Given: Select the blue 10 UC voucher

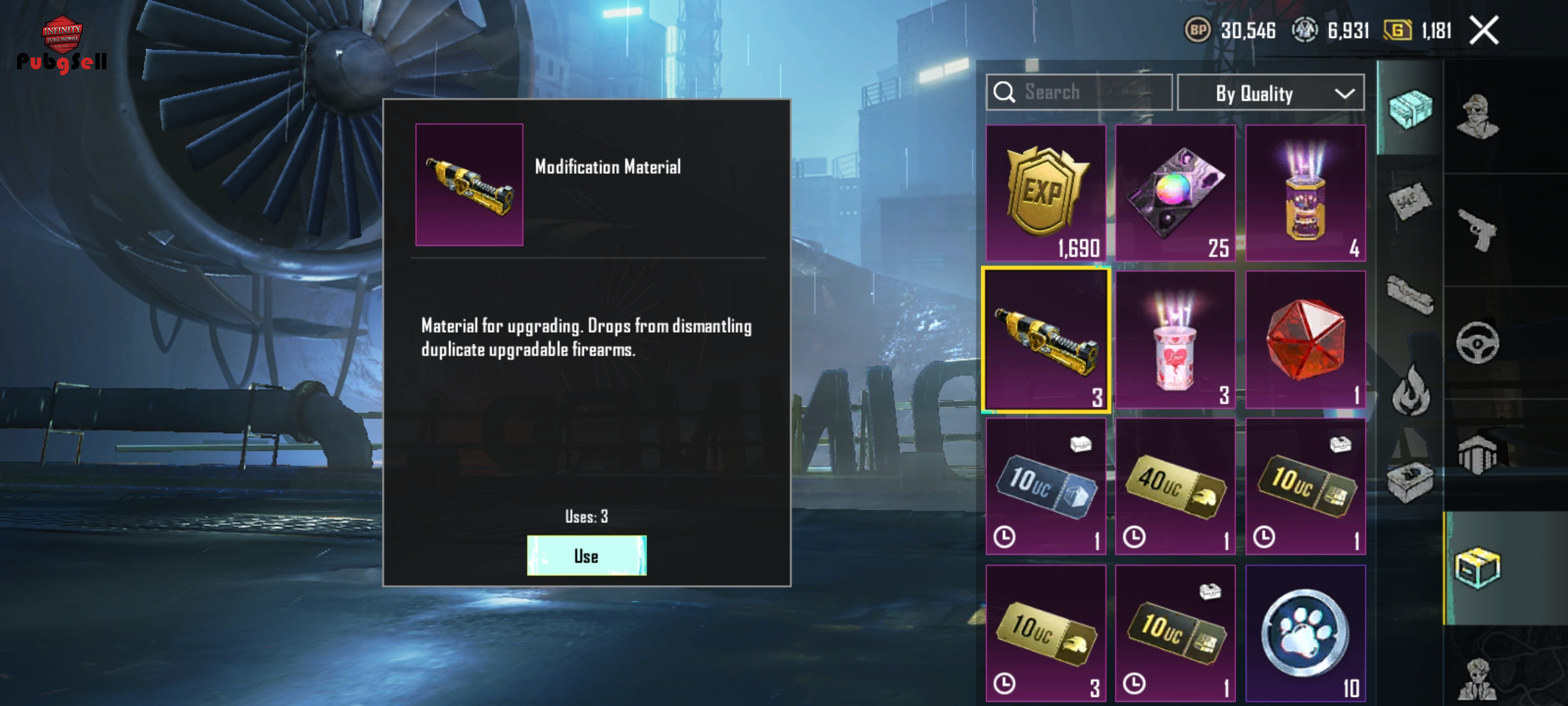Looking at the screenshot, I should [x=1045, y=487].
